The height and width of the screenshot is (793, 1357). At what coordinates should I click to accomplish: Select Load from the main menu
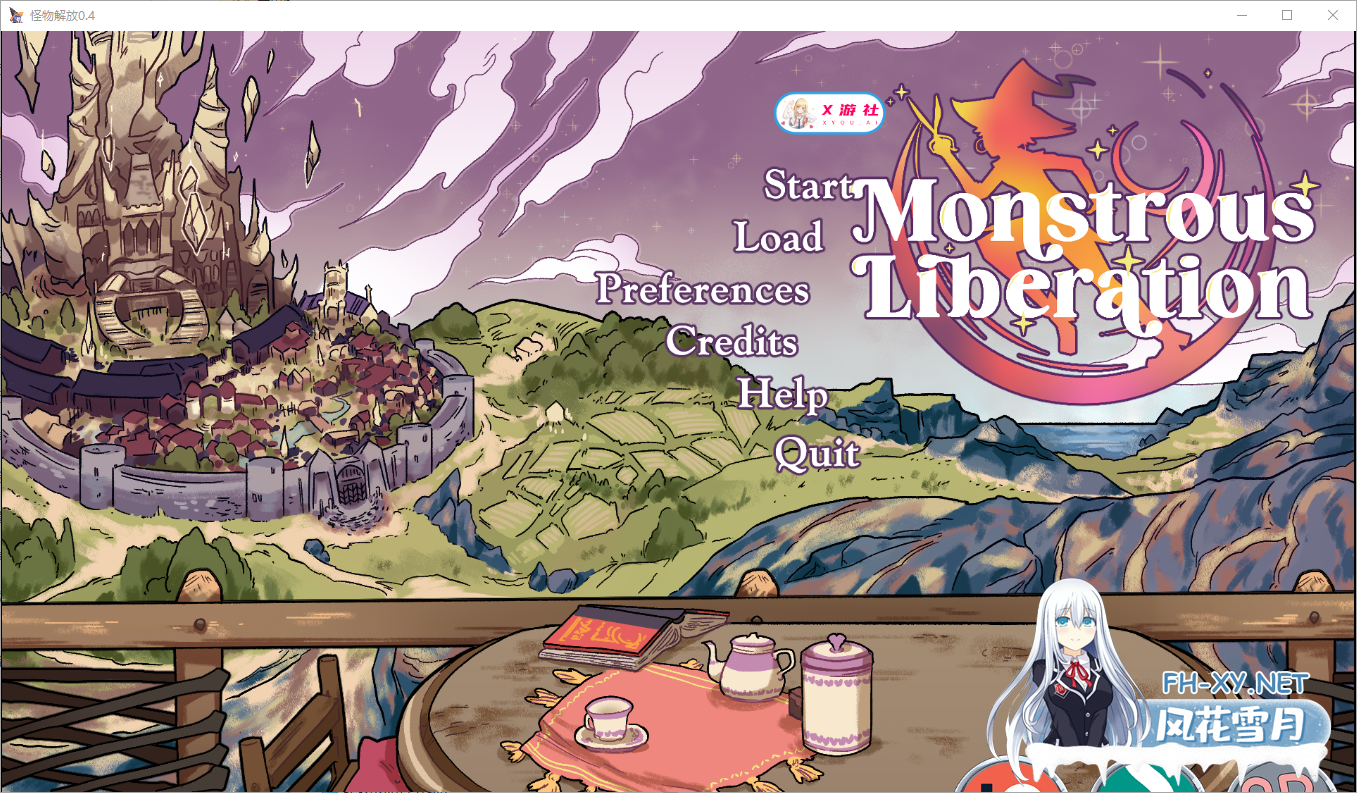[x=779, y=238]
